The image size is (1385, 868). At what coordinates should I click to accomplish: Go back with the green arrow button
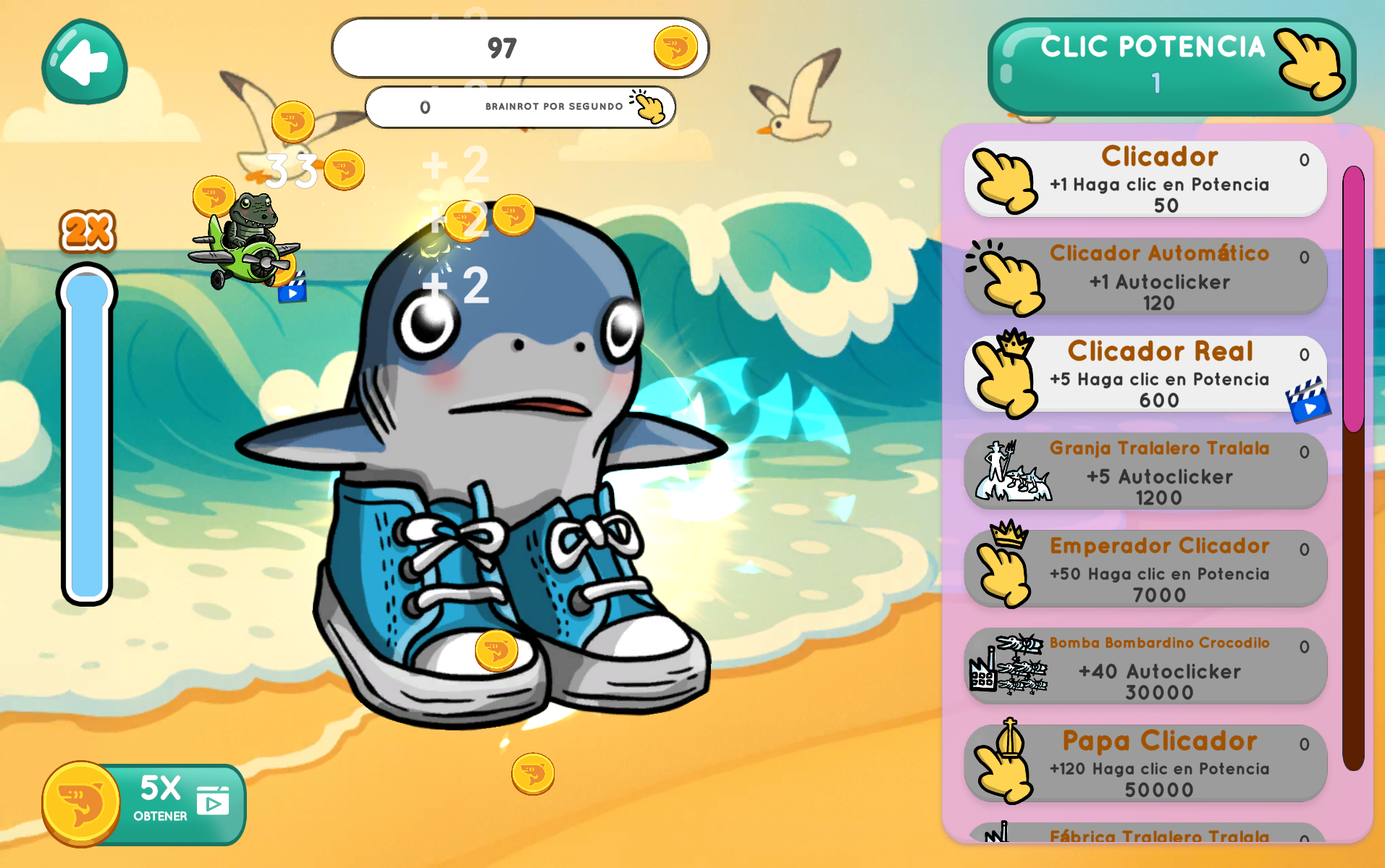click(x=84, y=62)
